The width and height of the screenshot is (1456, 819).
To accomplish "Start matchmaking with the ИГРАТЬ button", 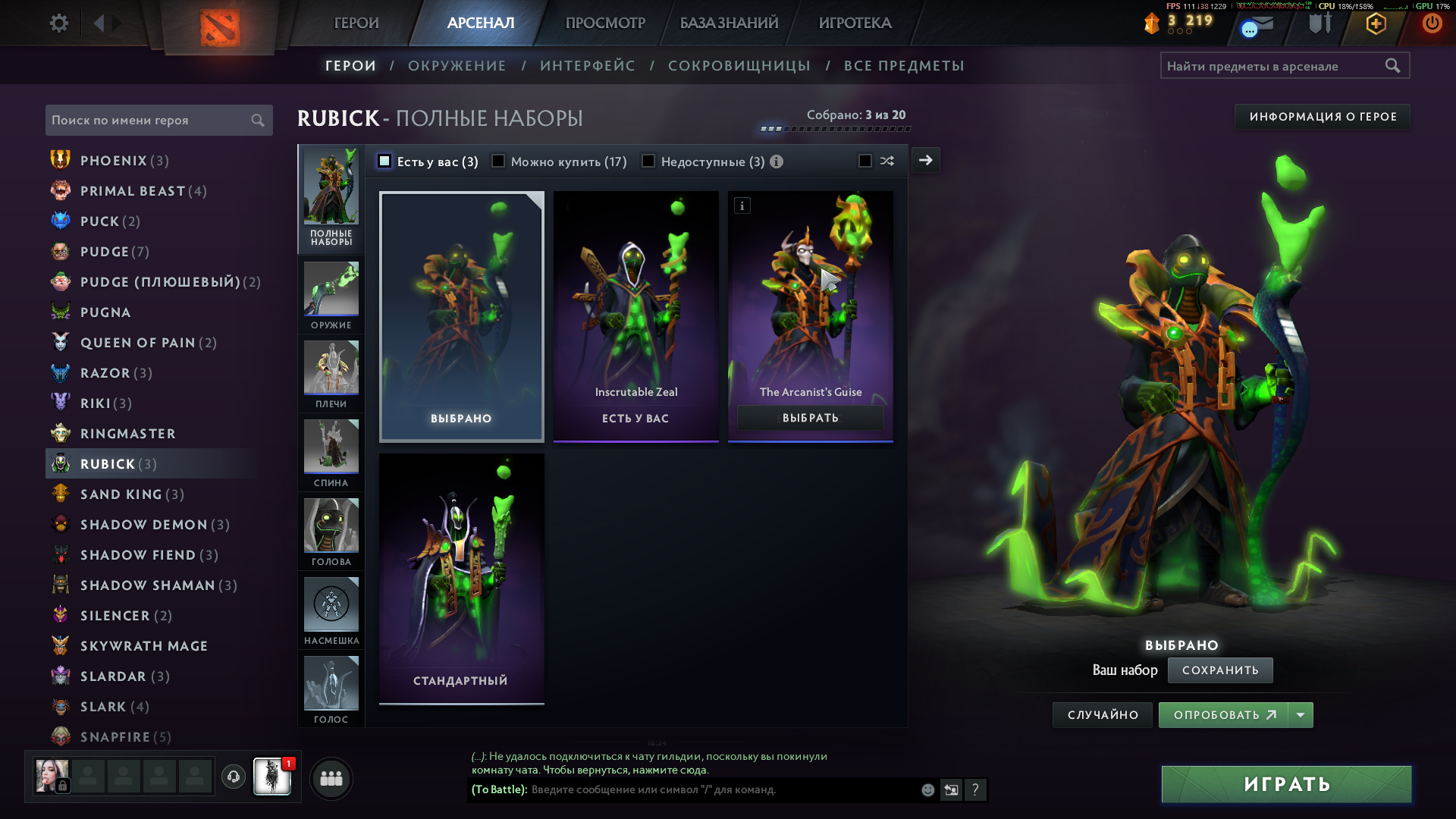I will (1286, 784).
